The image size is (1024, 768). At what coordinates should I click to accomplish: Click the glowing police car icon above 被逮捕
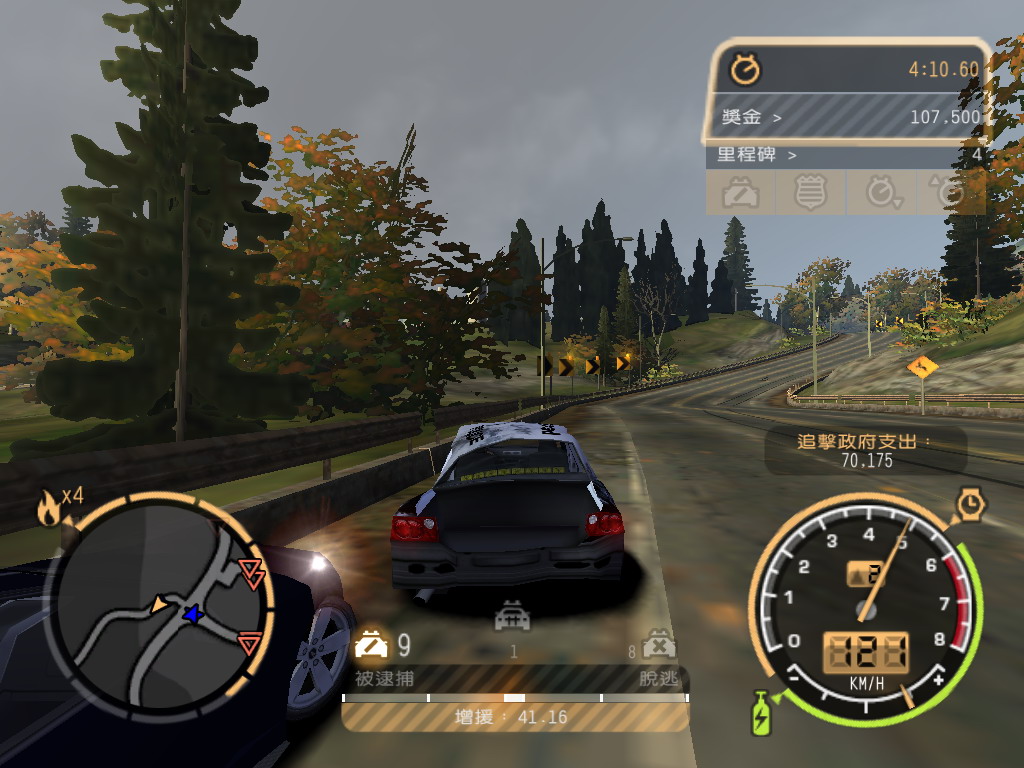coord(371,646)
